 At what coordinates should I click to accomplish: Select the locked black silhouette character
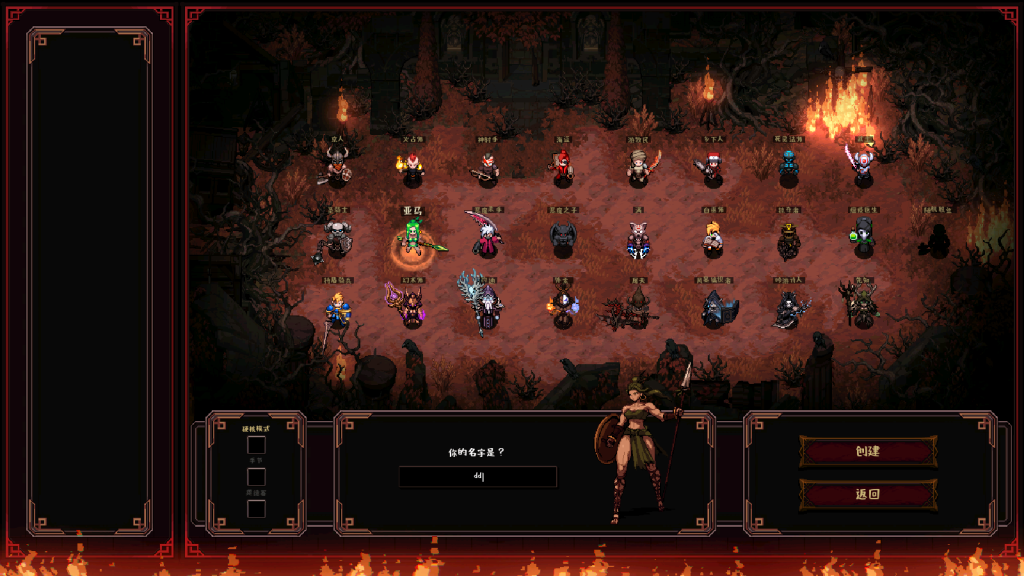click(937, 239)
